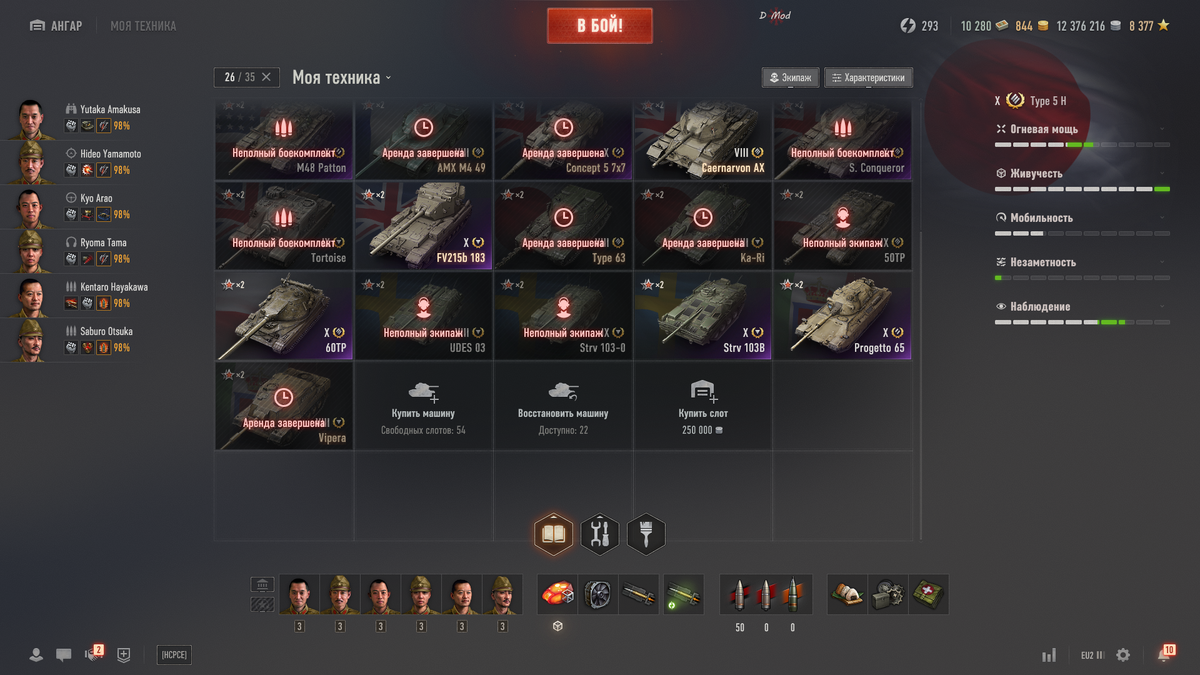1200x675 pixels.
Task: Choose the Tortoise vehicle card
Action: (x=284, y=226)
